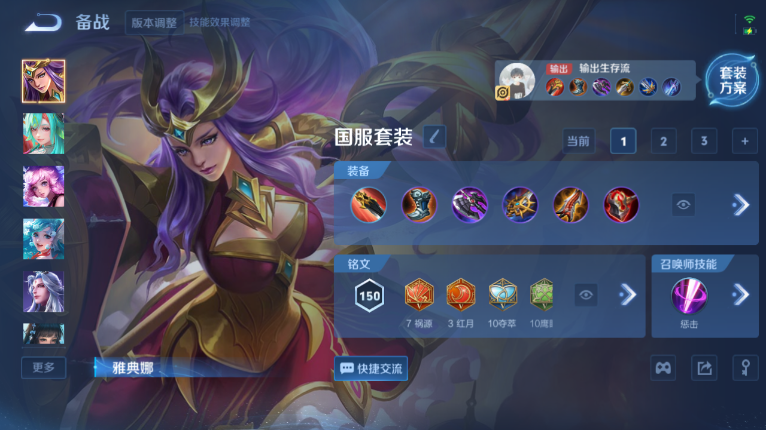Edit the 国服套装 name with the pencil

(x=434, y=137)
